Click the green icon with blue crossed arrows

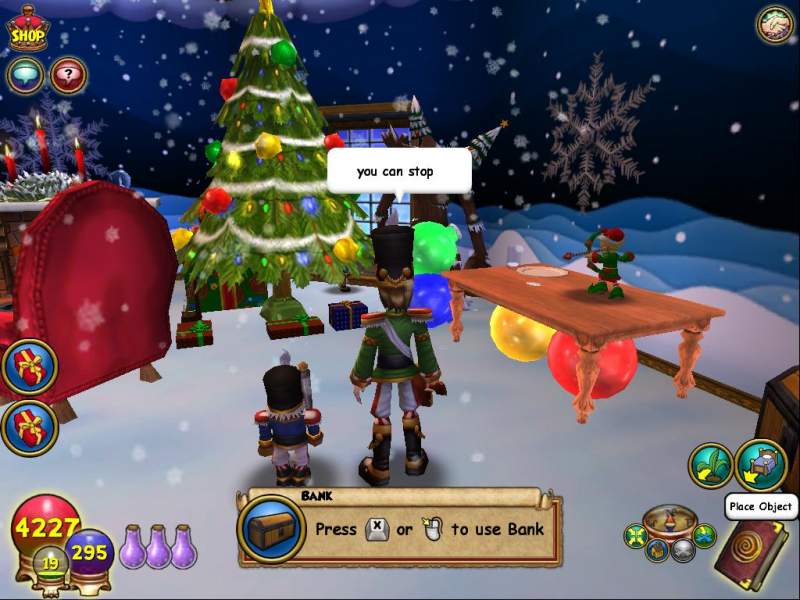point(704,536)
